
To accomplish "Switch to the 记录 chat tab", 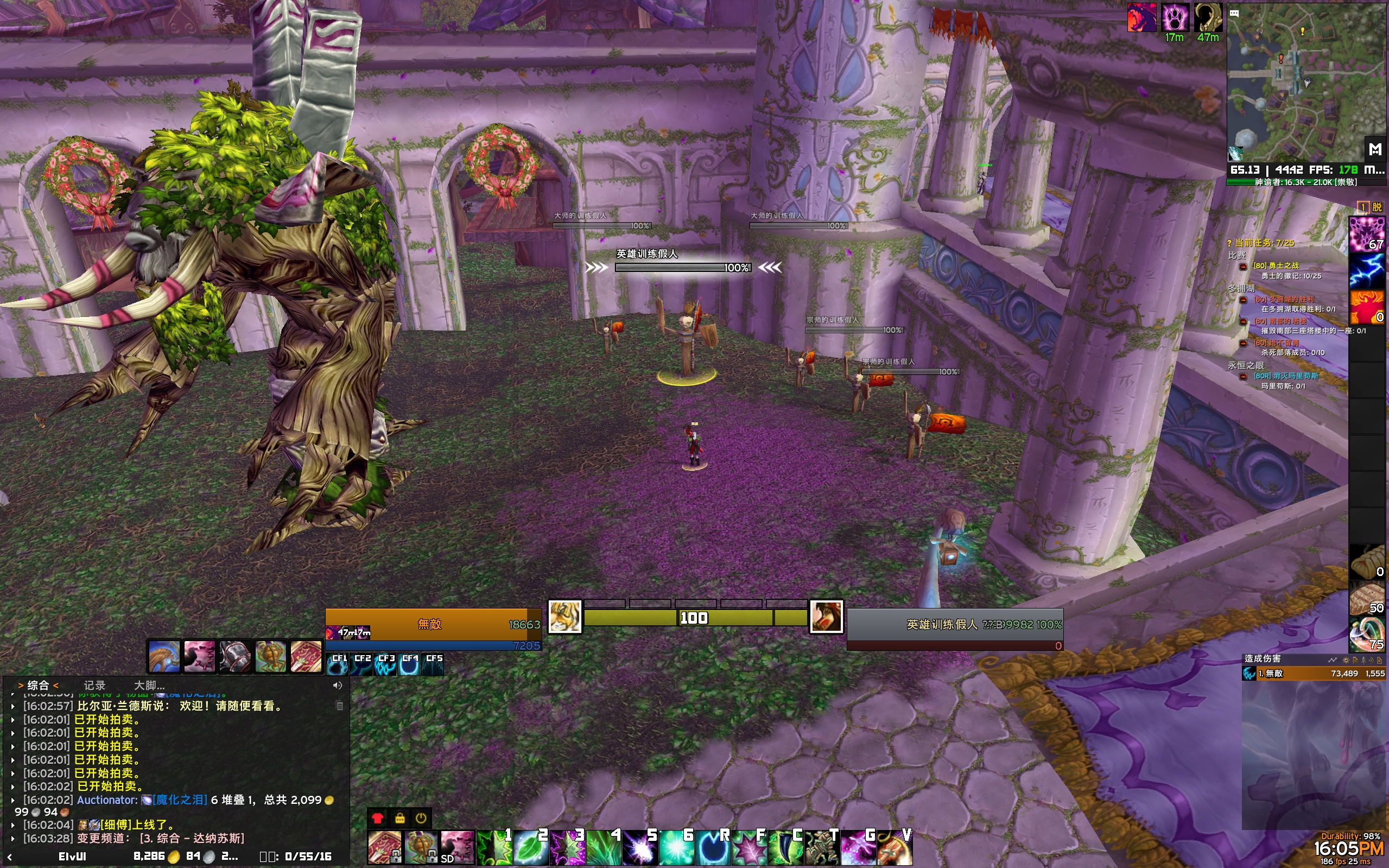I will pos(94,685).
